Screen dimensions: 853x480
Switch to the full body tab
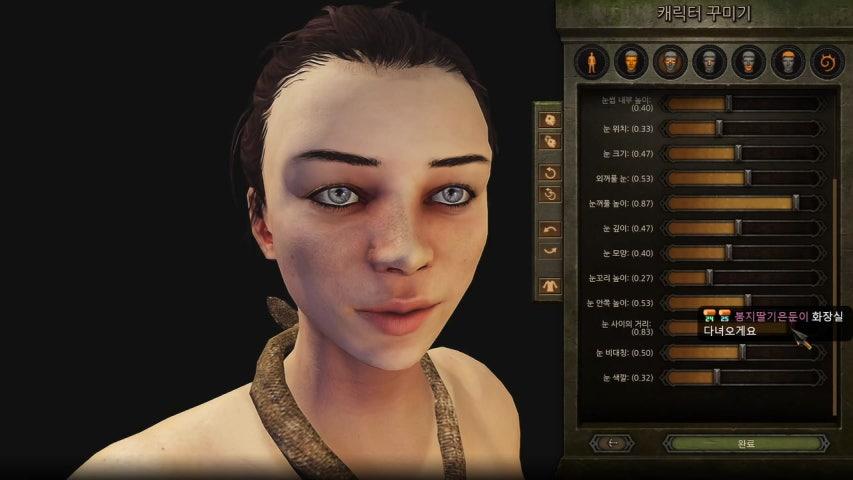pos(590,62)
